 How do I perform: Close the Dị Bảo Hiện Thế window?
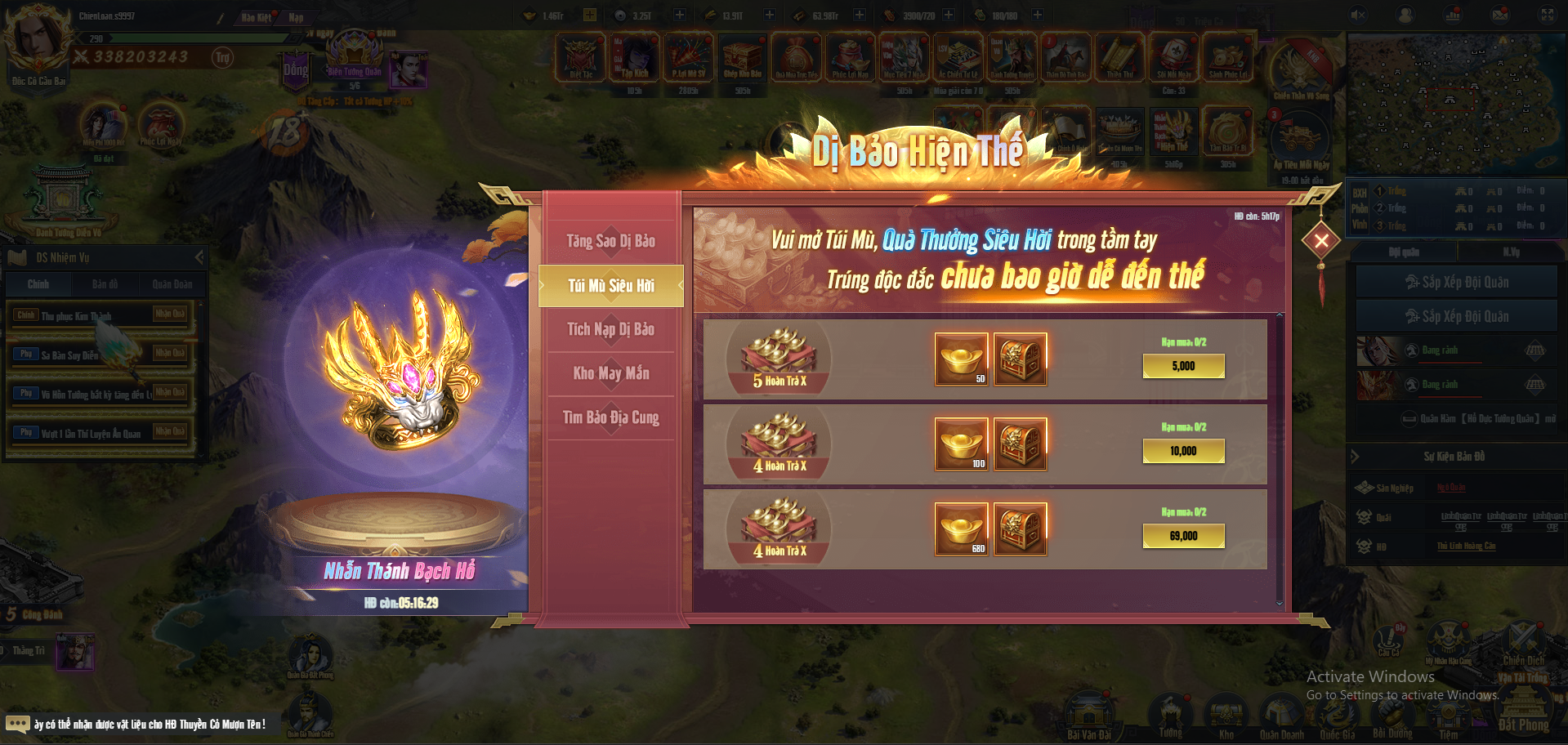(x=1320, y=240)
